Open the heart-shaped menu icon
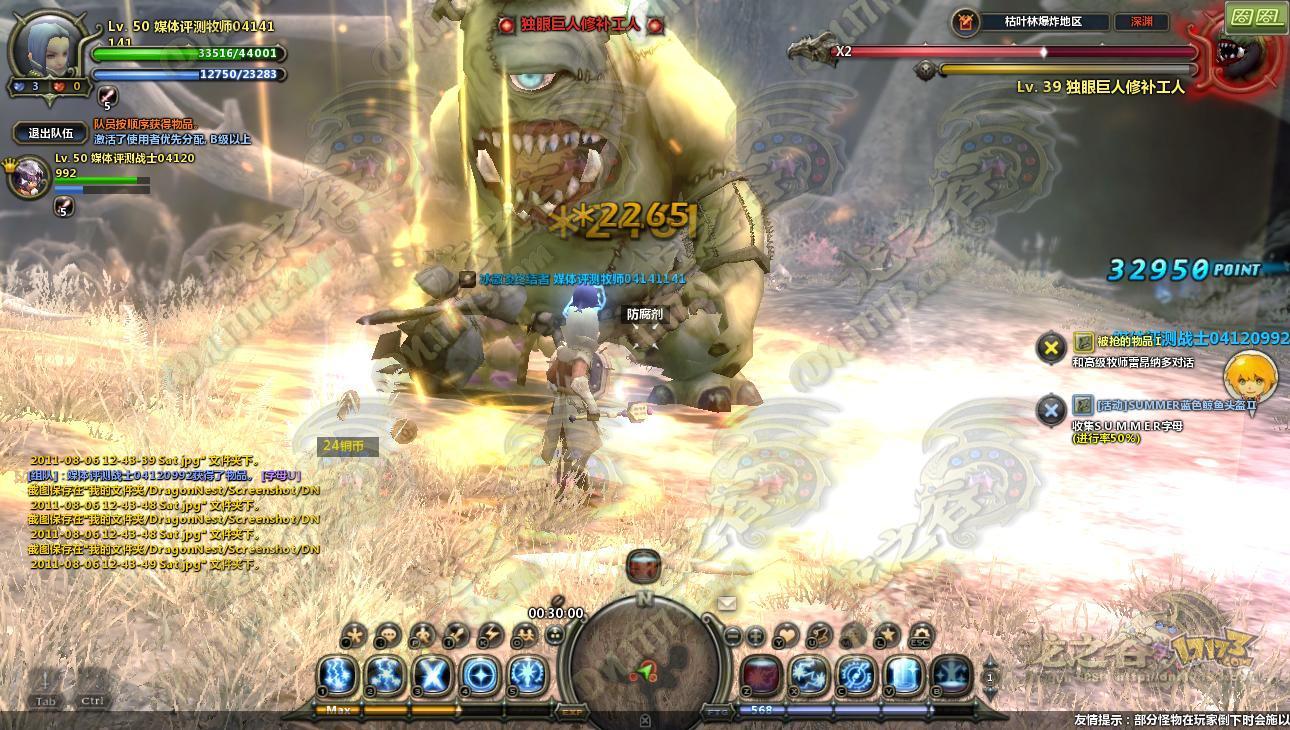The image size is (1290, 730). [x=787, y=635]
